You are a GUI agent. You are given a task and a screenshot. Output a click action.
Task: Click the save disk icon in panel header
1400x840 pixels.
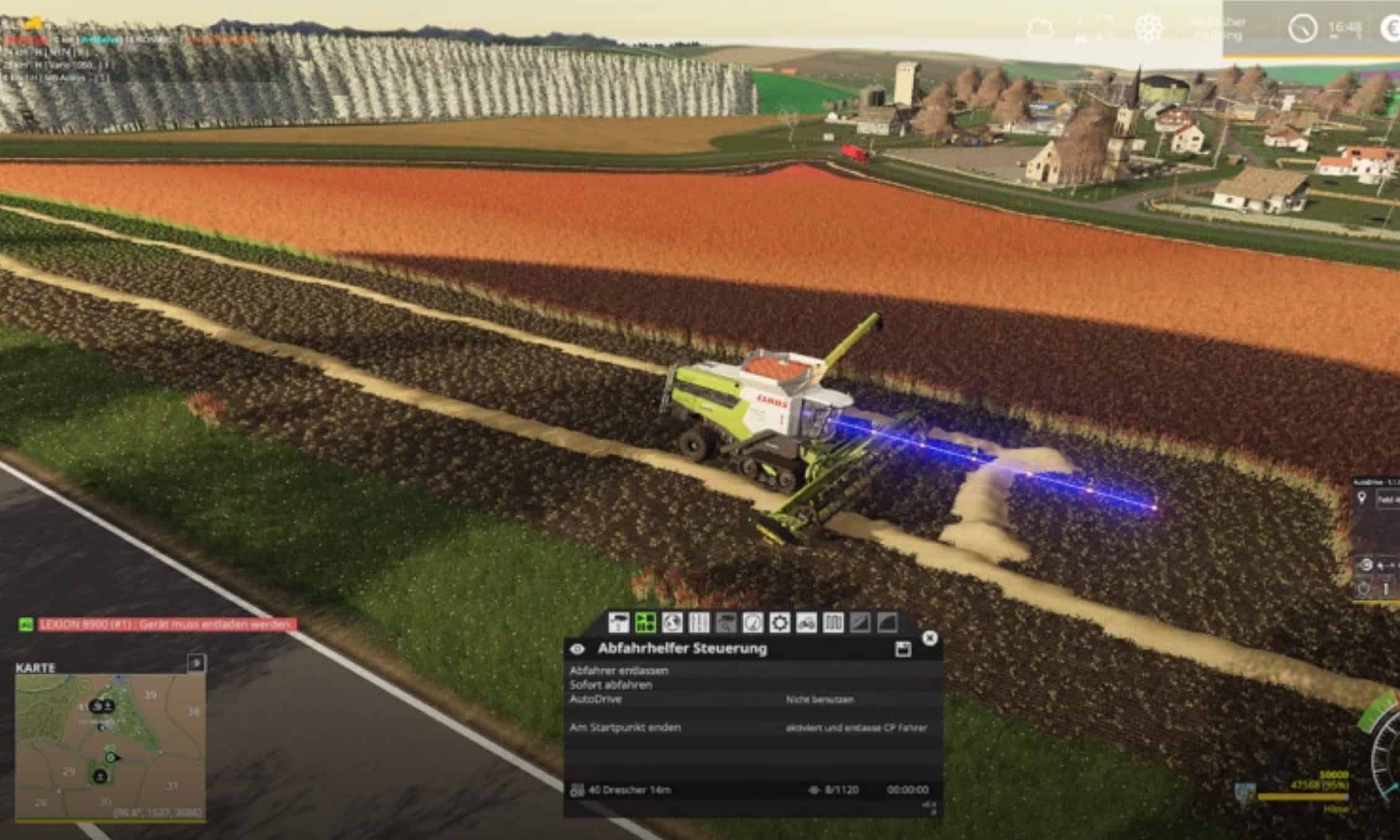click(x=903, y=649)
